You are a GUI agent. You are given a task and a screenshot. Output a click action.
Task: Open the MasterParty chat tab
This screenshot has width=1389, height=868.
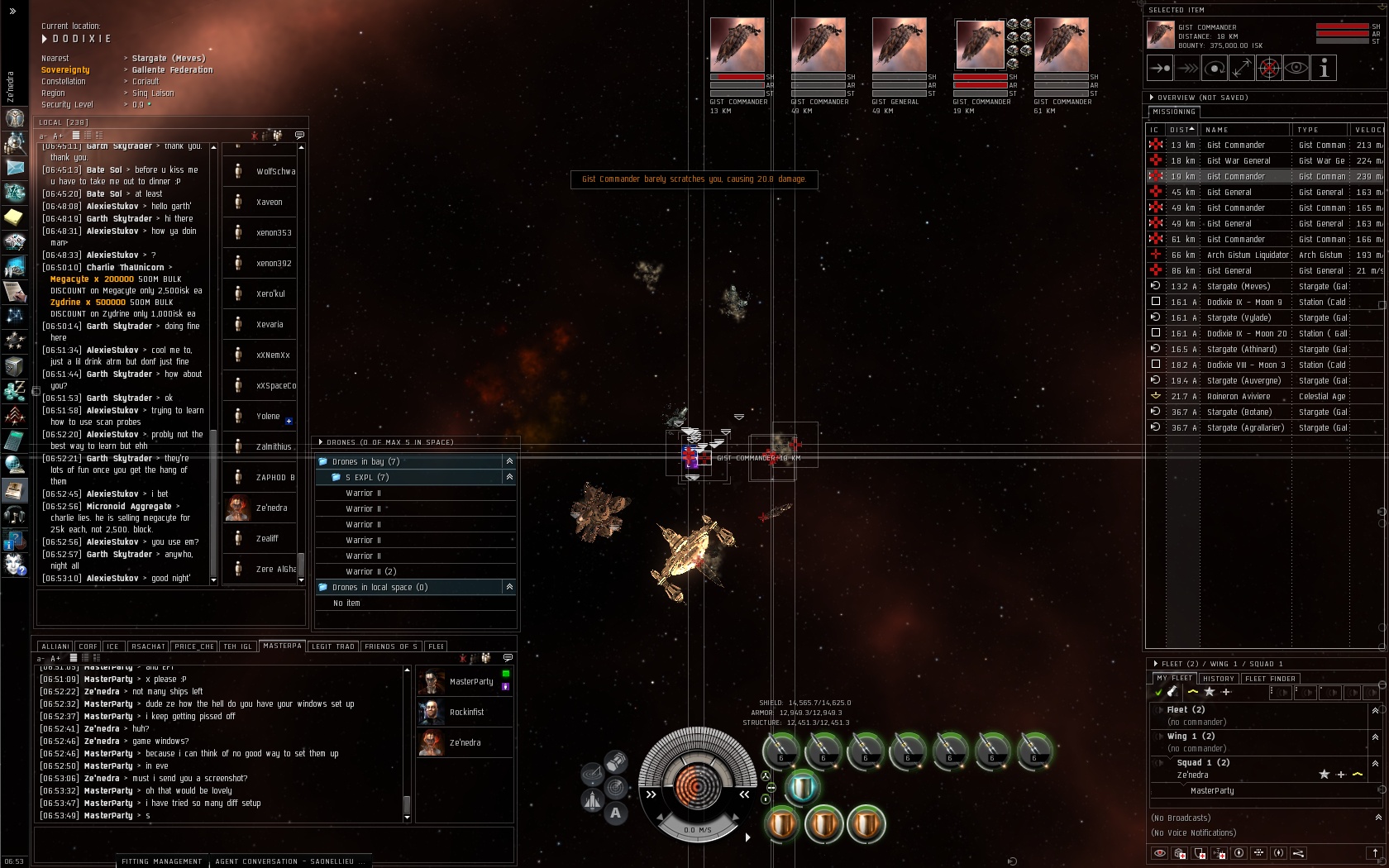[x=282, y=646]
